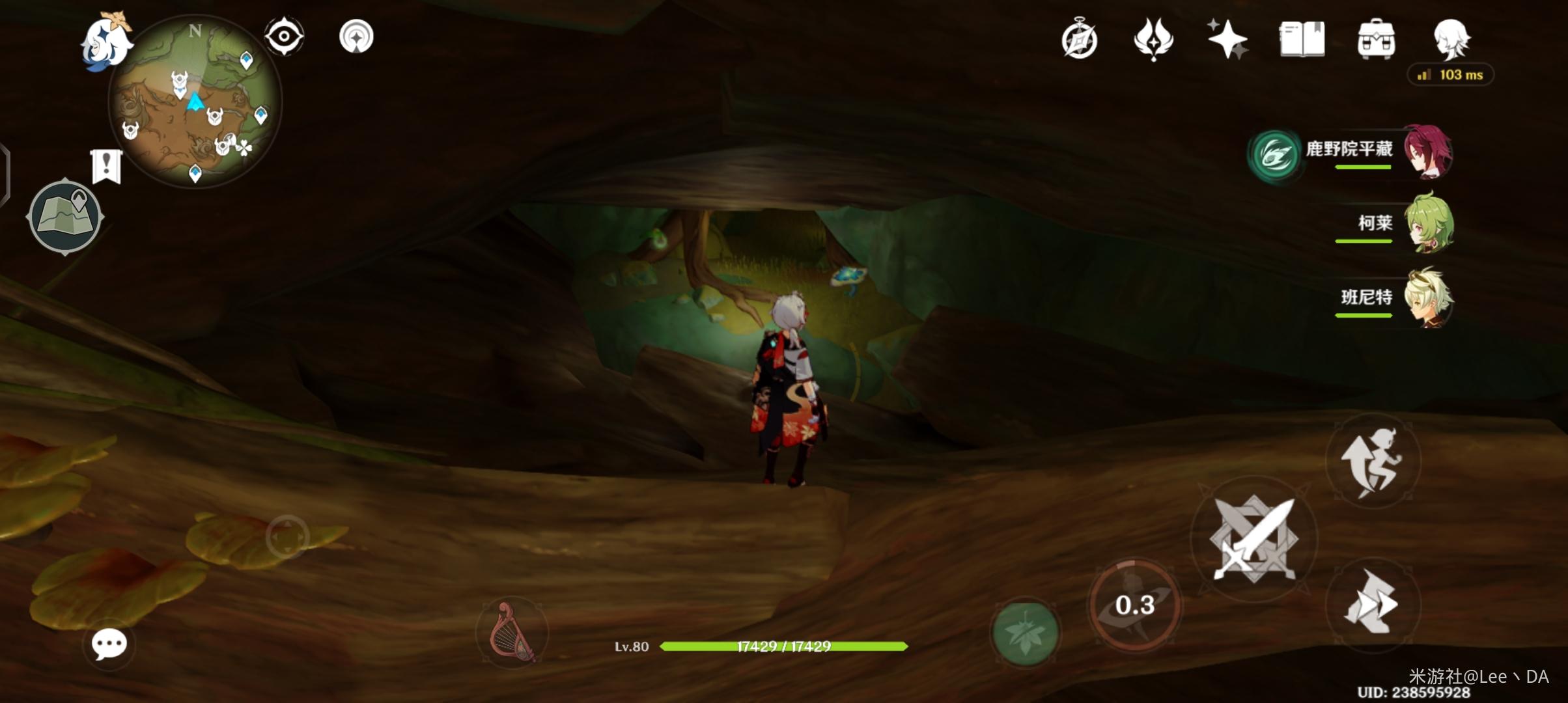Image resolution: width=1568 pixels, height=703 pixels.
Task: Open the circular minimap
Action: pyautogui.click(x=194, y=103)
